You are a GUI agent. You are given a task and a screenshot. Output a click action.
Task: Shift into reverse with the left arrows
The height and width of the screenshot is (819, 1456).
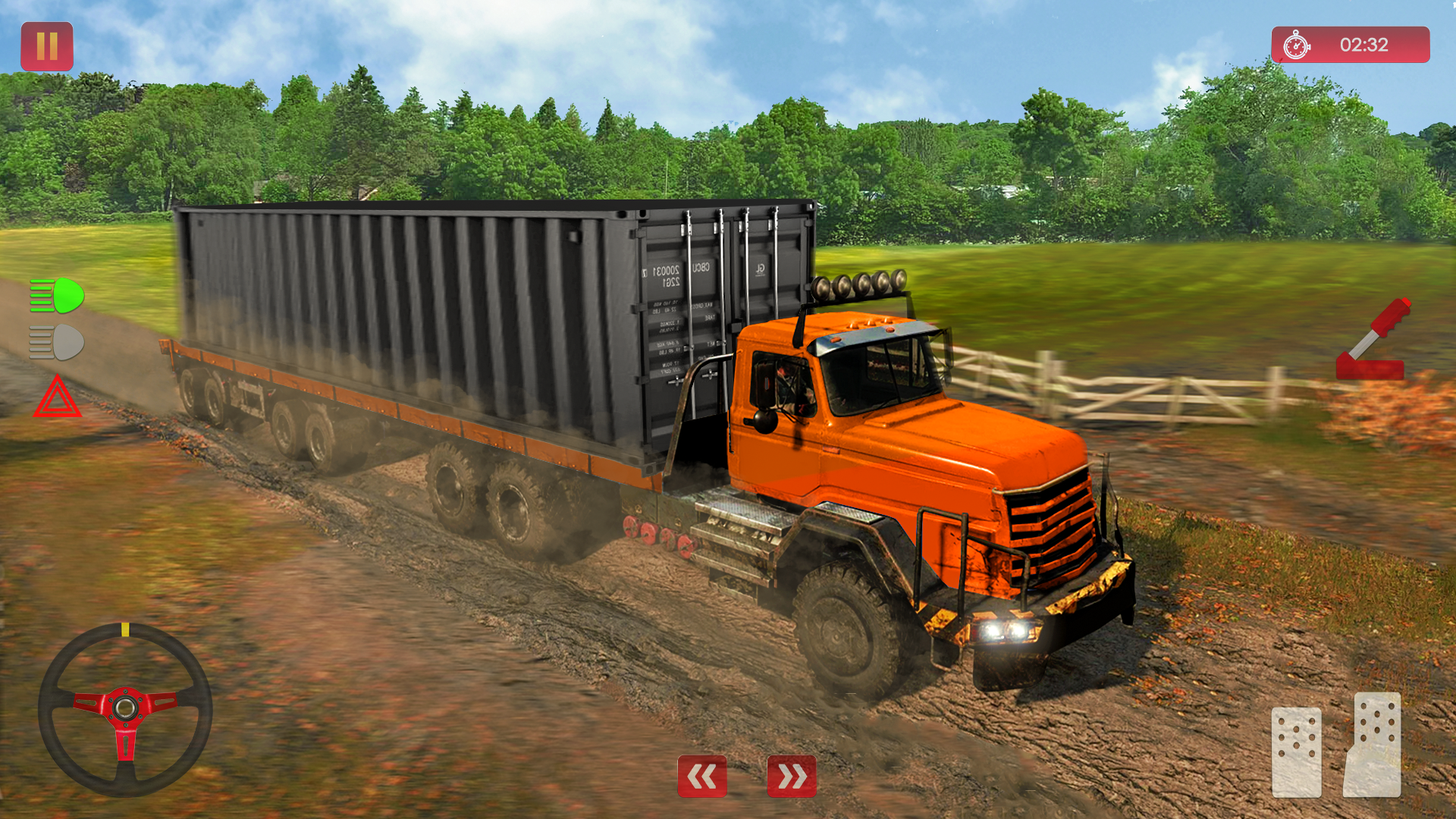(x=701, y=777)
